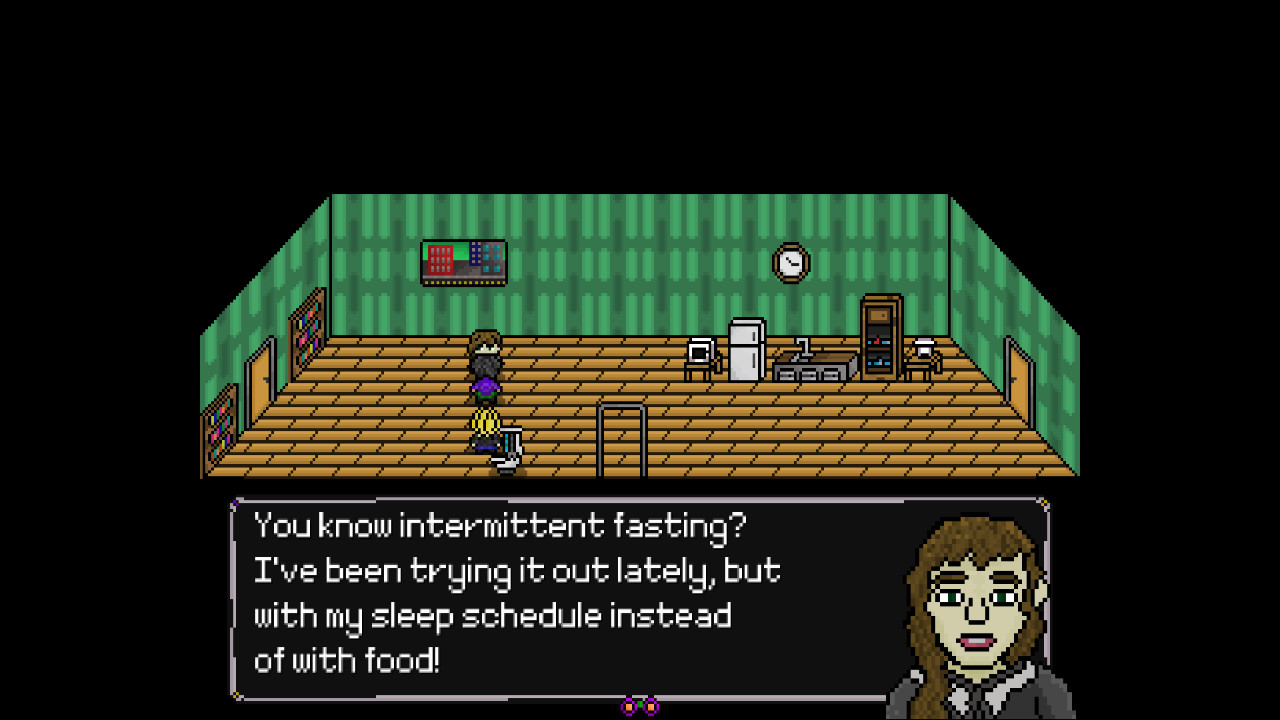Click the microwave on its small table

[x=700, y=352]
